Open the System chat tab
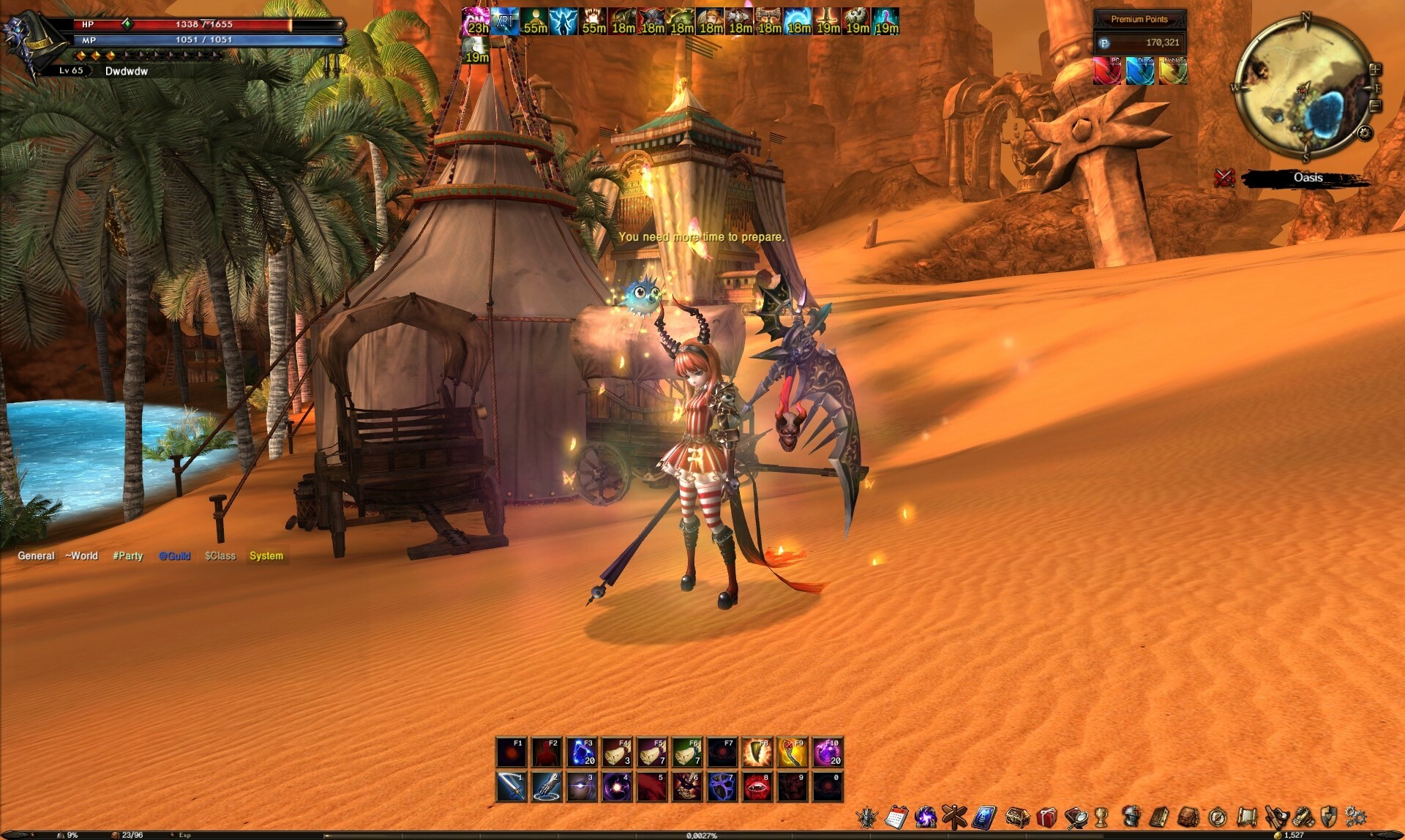The image size is (1405, 840). pyautogui.click(x=266, y=555)
